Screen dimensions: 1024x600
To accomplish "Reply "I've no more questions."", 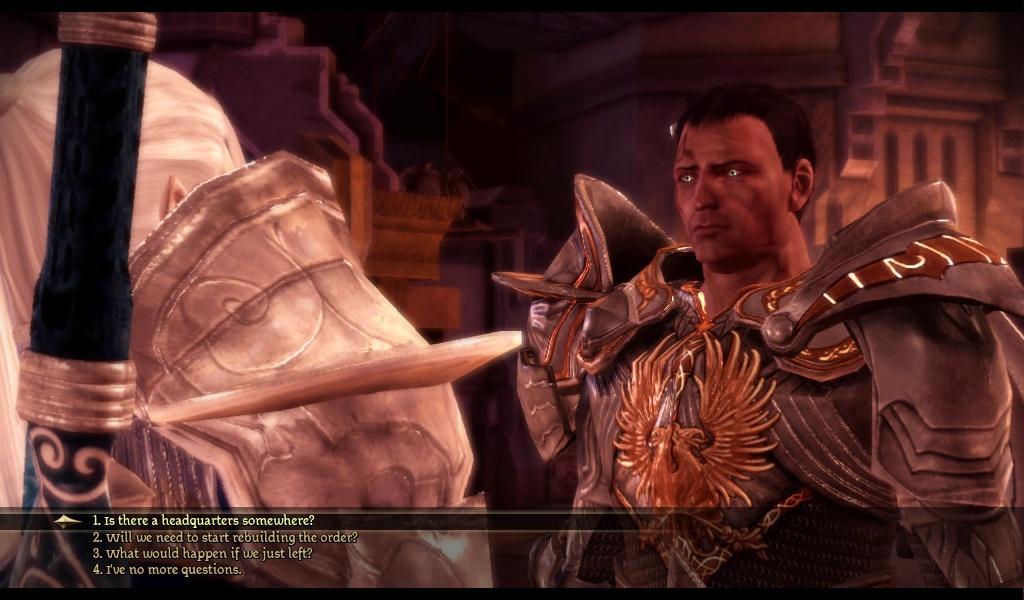I will point(168,569).
